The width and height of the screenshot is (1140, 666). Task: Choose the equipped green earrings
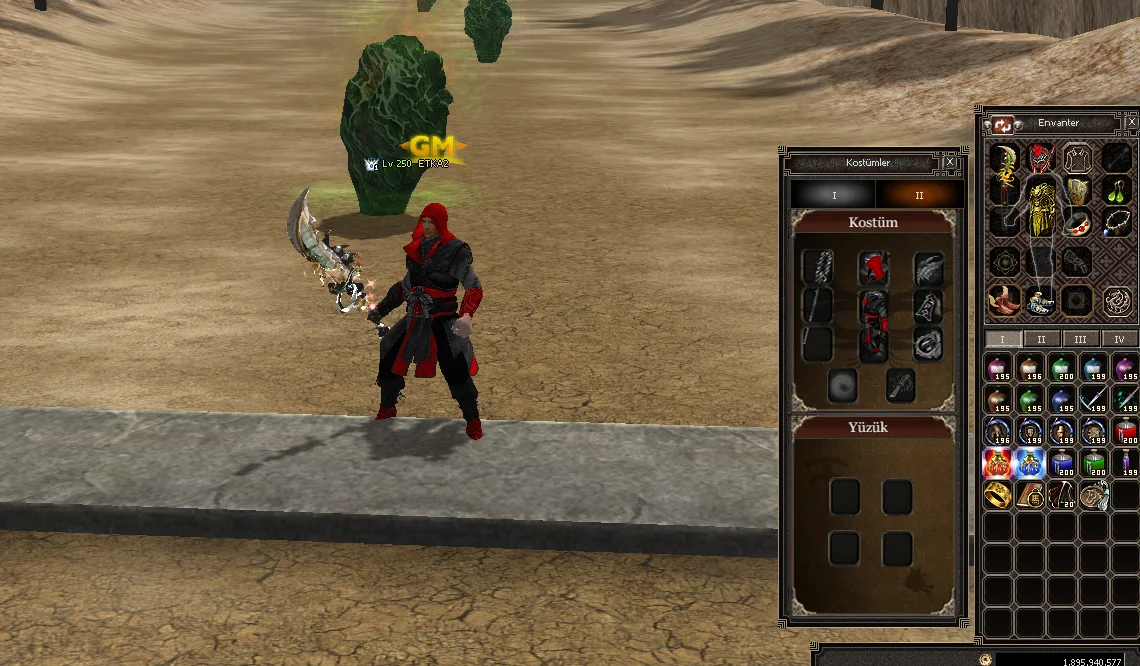click(1117, 189)
